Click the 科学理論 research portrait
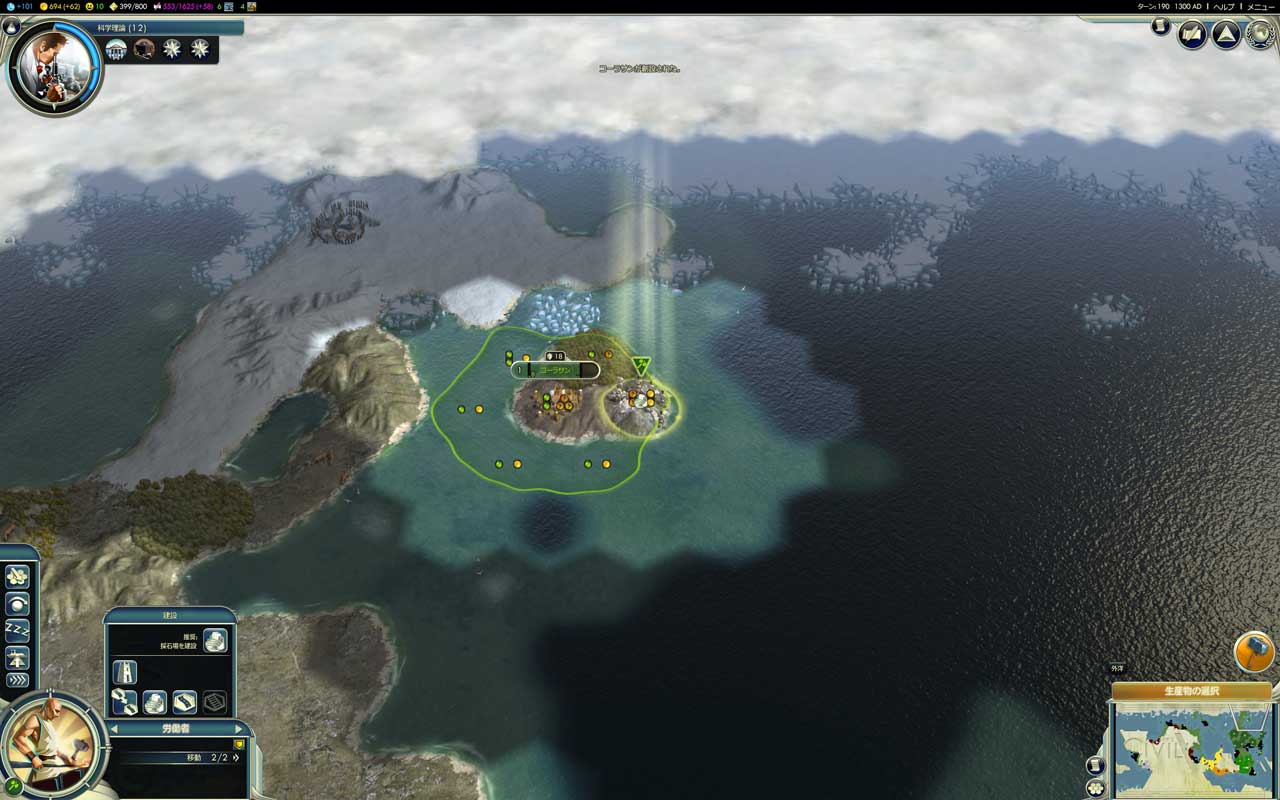This screenshot has height=800, width=1280. pos(54,65)
